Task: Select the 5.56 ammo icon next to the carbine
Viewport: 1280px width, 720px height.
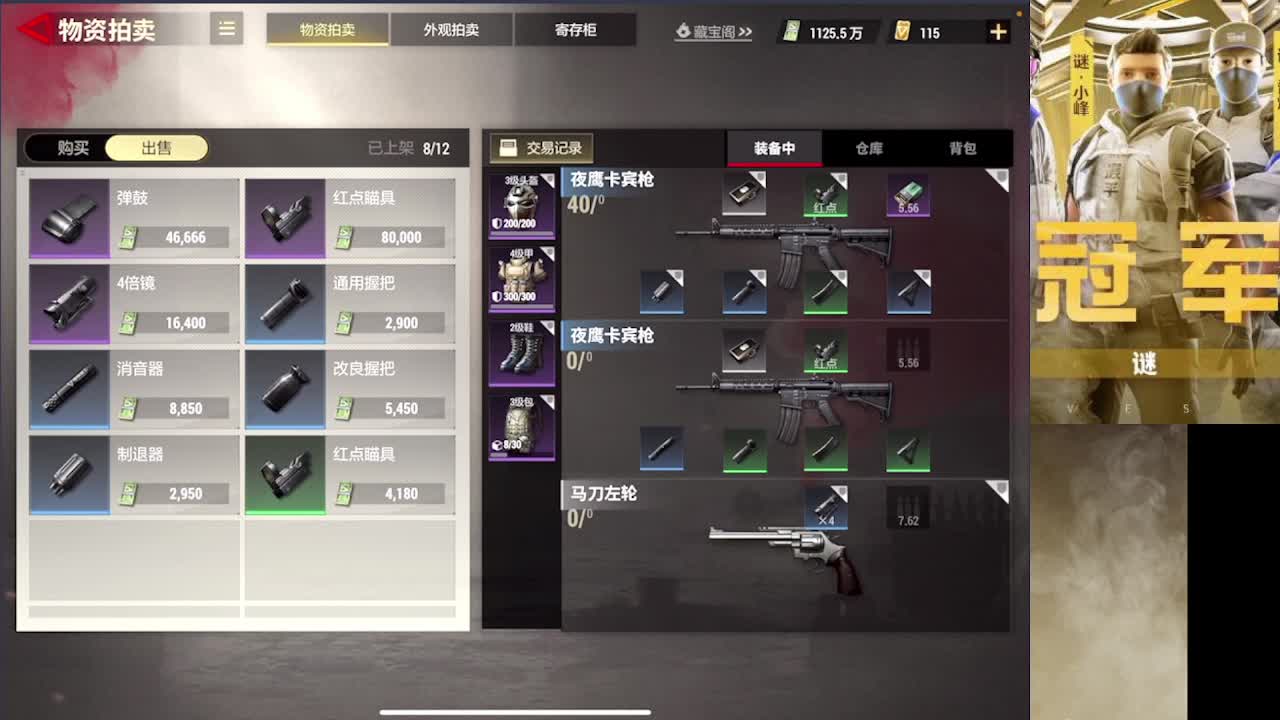Action: (908, 195)
